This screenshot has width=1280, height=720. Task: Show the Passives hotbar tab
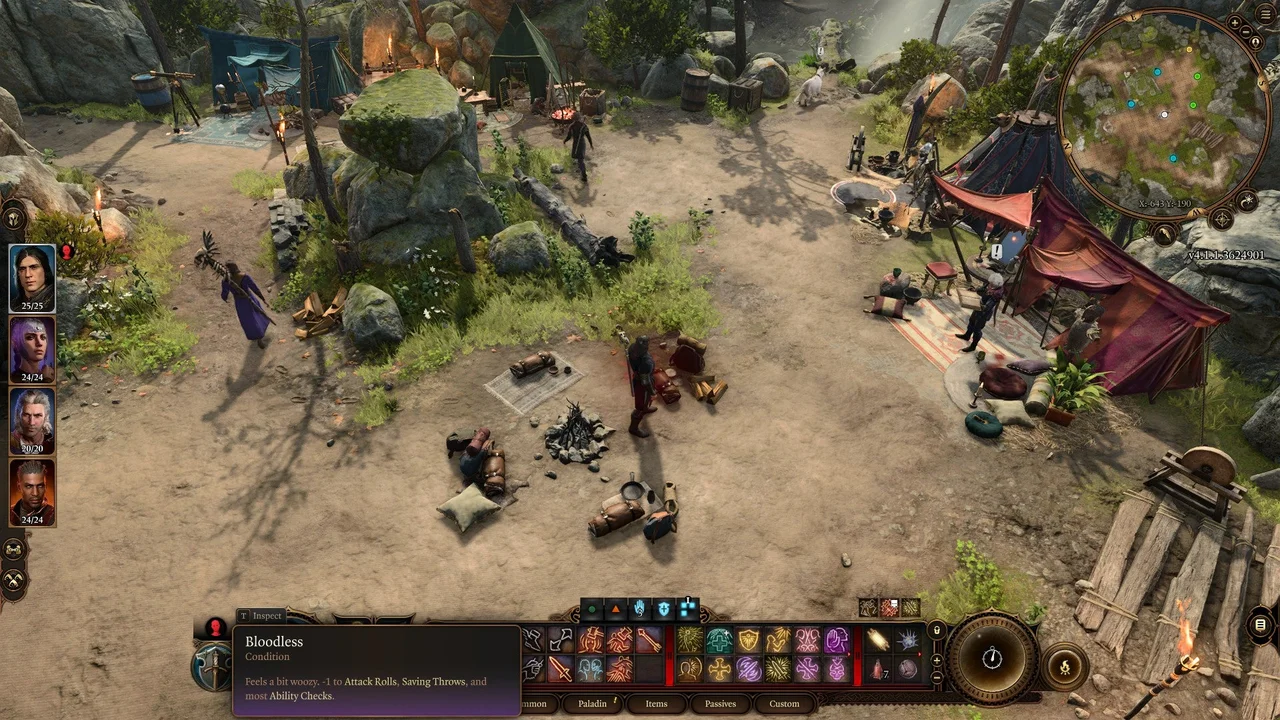coord(720,704)
